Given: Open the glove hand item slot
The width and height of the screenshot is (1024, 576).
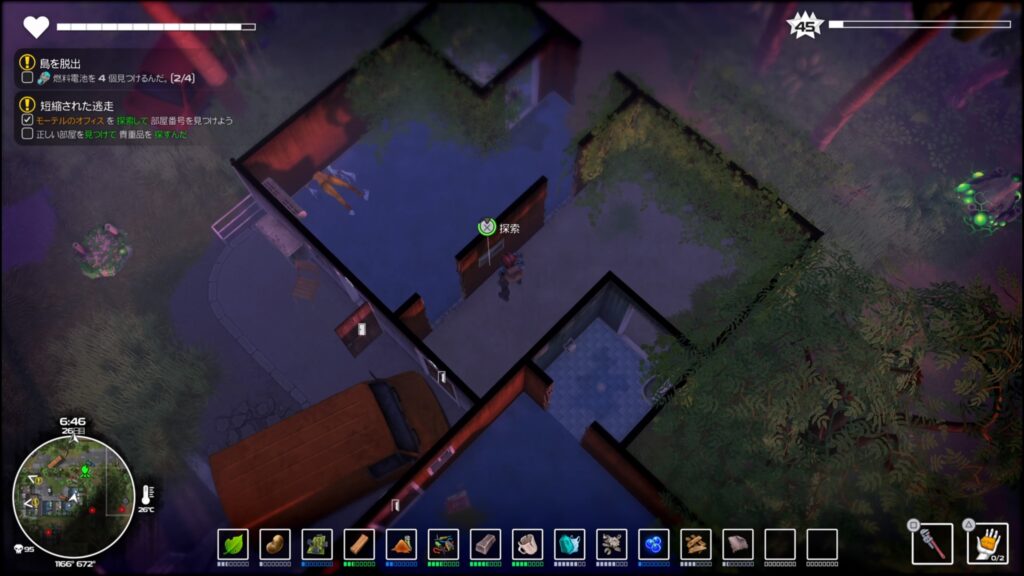Looking at the screenshot, I should [x=987, y=543].
